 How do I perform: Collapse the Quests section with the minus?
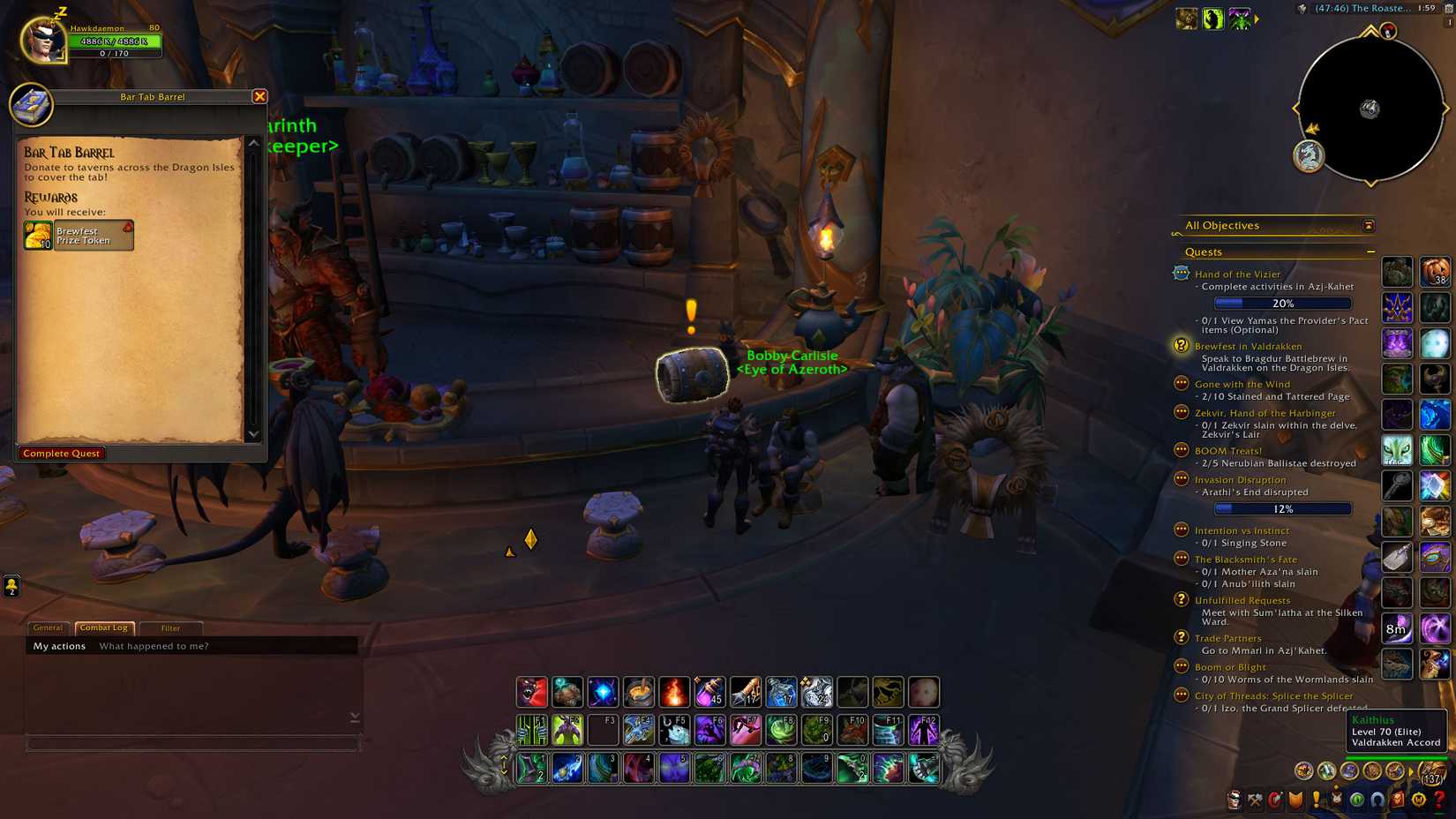click(x=1370, y=252)
